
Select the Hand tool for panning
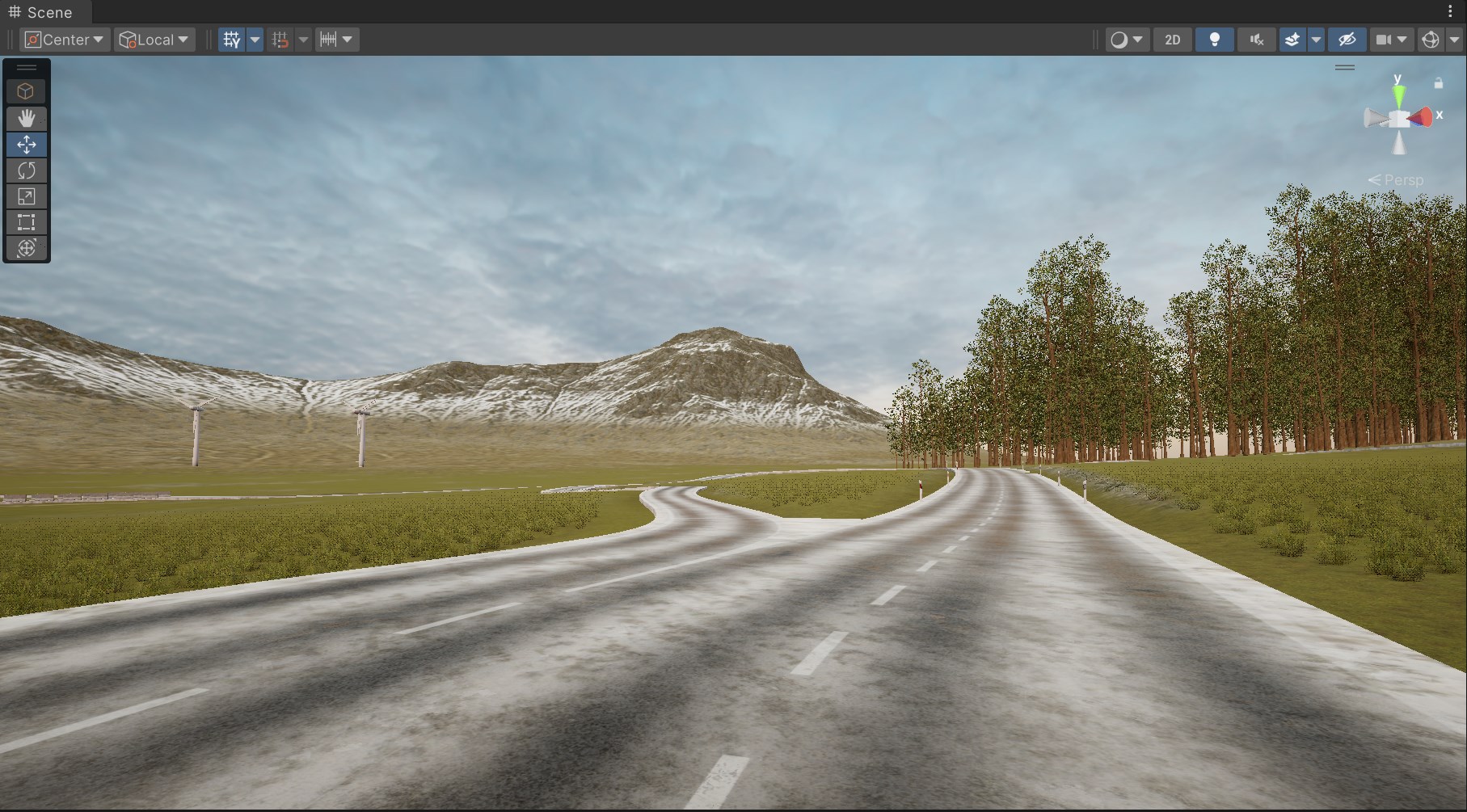pyautogui.click(x=27, y=119)
